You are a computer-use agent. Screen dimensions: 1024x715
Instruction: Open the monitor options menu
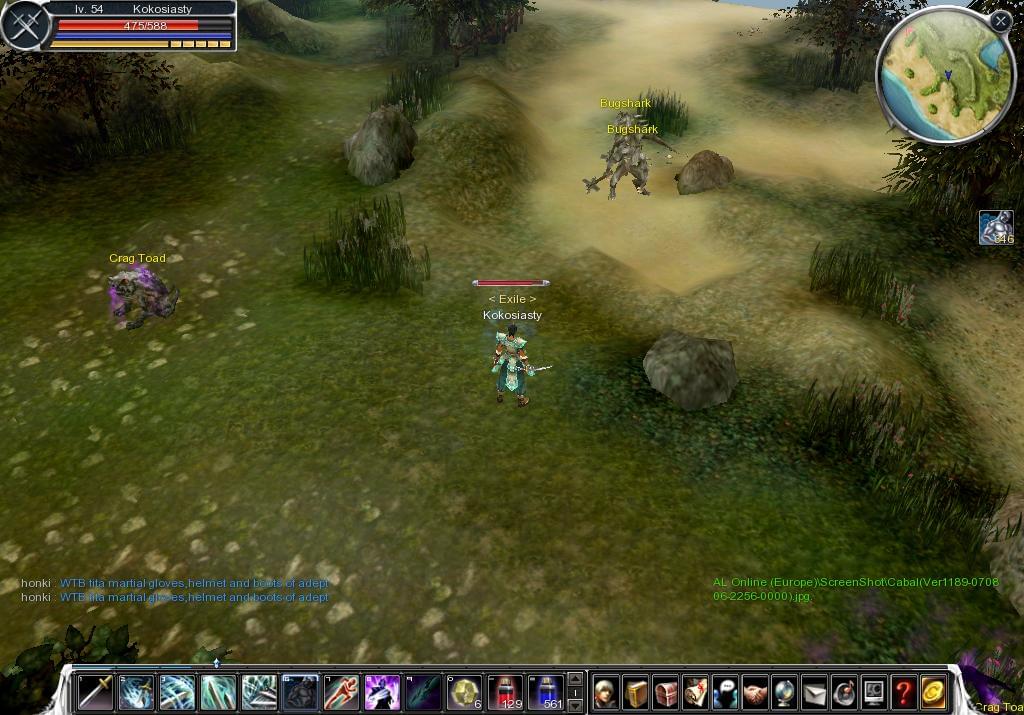tap(874, 692)
